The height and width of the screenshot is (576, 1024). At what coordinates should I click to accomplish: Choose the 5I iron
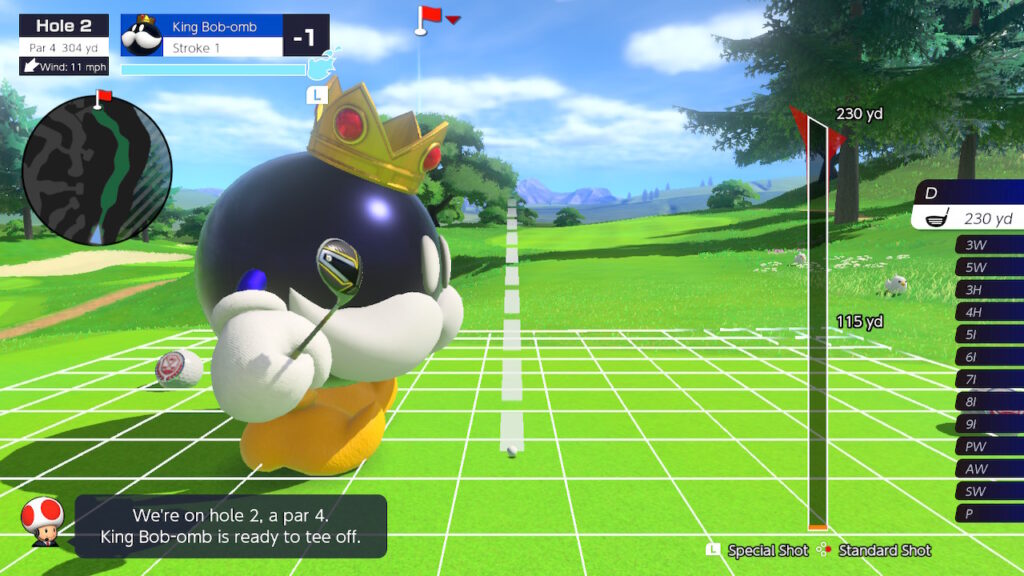point(988,335)
